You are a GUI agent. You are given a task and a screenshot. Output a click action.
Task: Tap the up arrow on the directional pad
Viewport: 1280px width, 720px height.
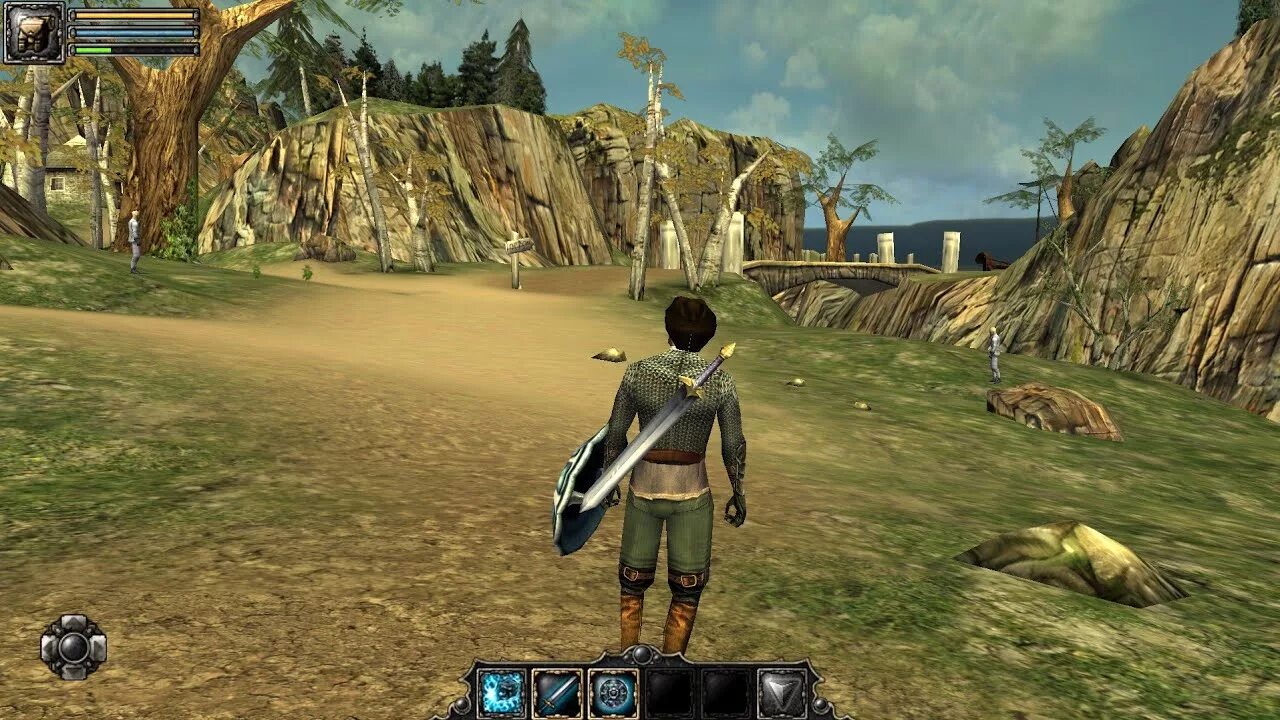73,623
